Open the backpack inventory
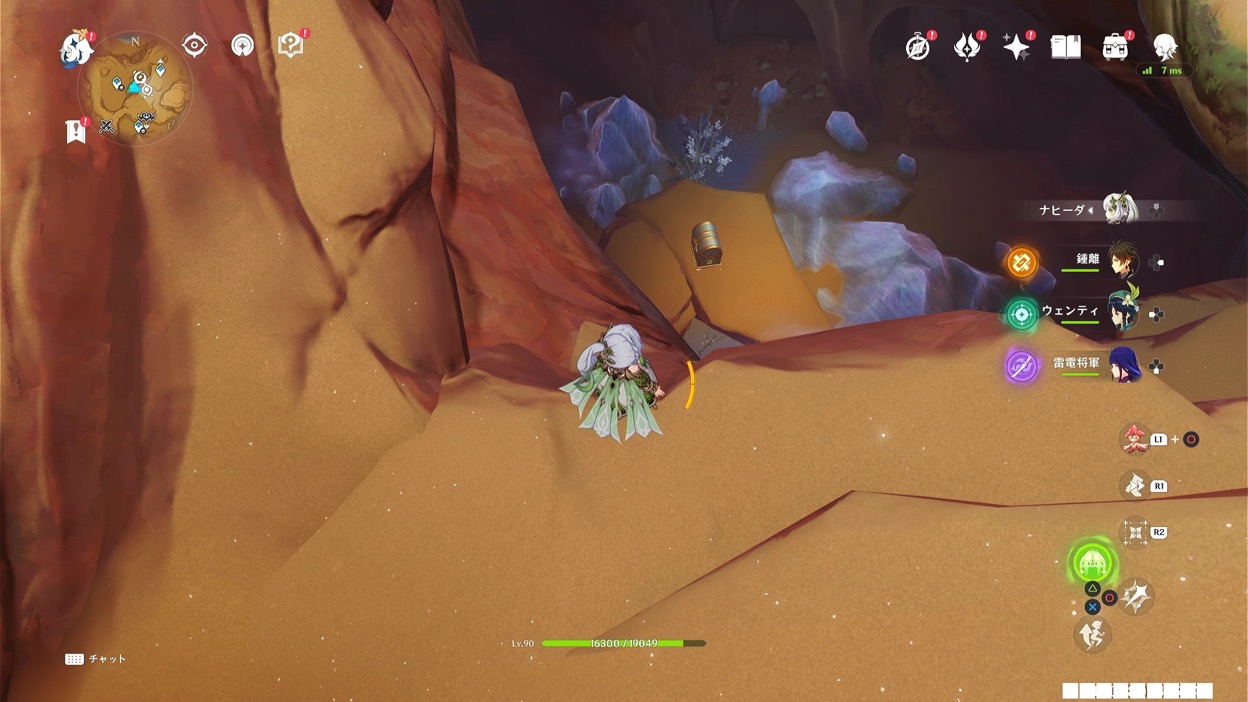Image resolution: width=1248 pixels, height=702 pixels. tap(1115, 47)
